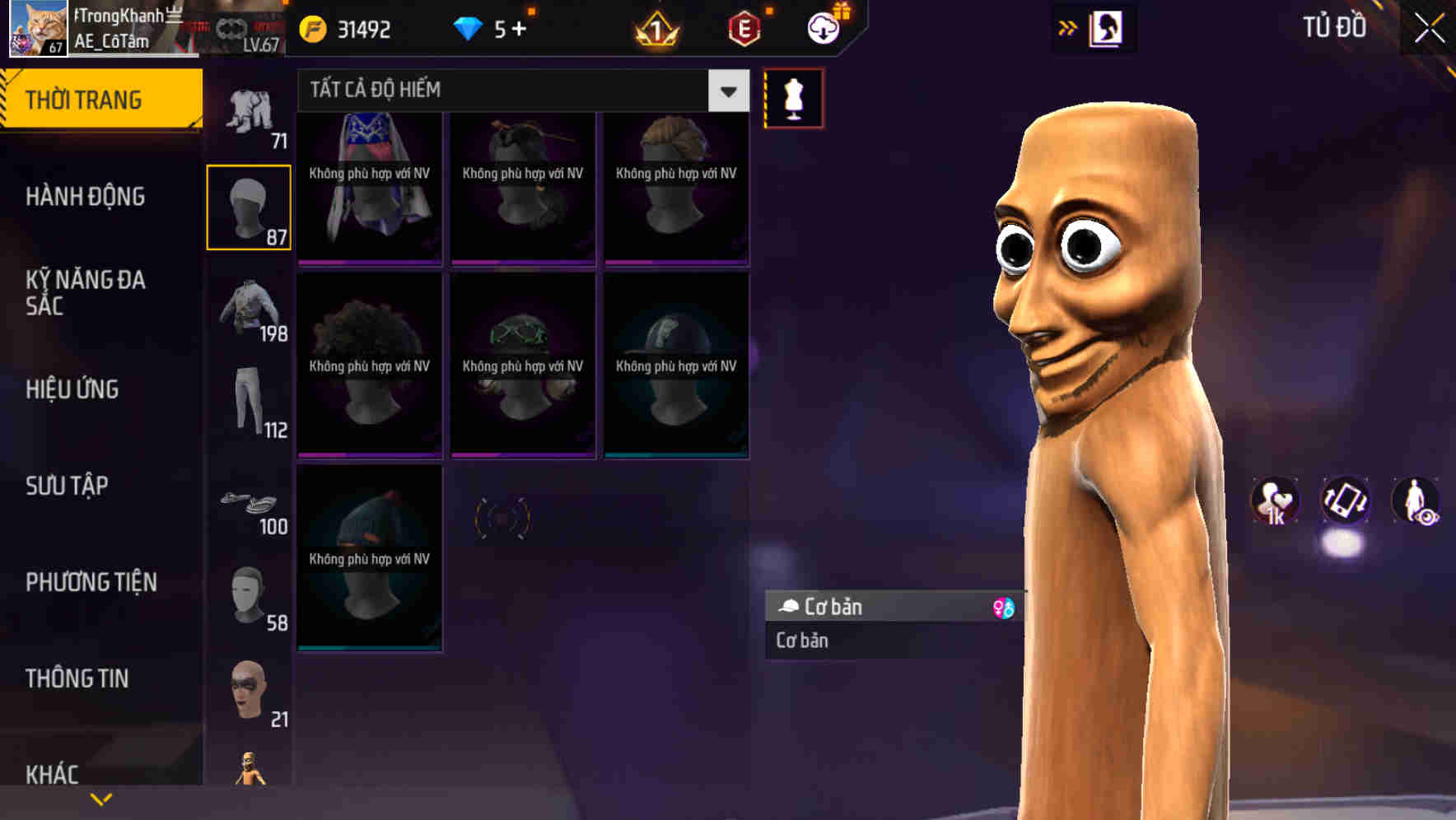Open the shirt category with 198 items
The height and width of the screenshot is (820, 1456).
point(249,309)
